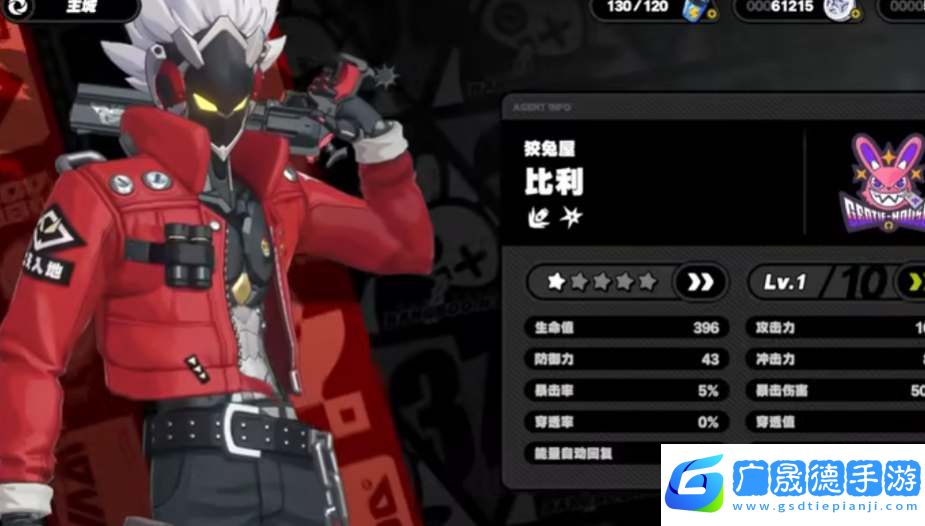Inspect Billy's specialty starburst icon
Viewport: 925px width, 526px height.
[570, 216]
